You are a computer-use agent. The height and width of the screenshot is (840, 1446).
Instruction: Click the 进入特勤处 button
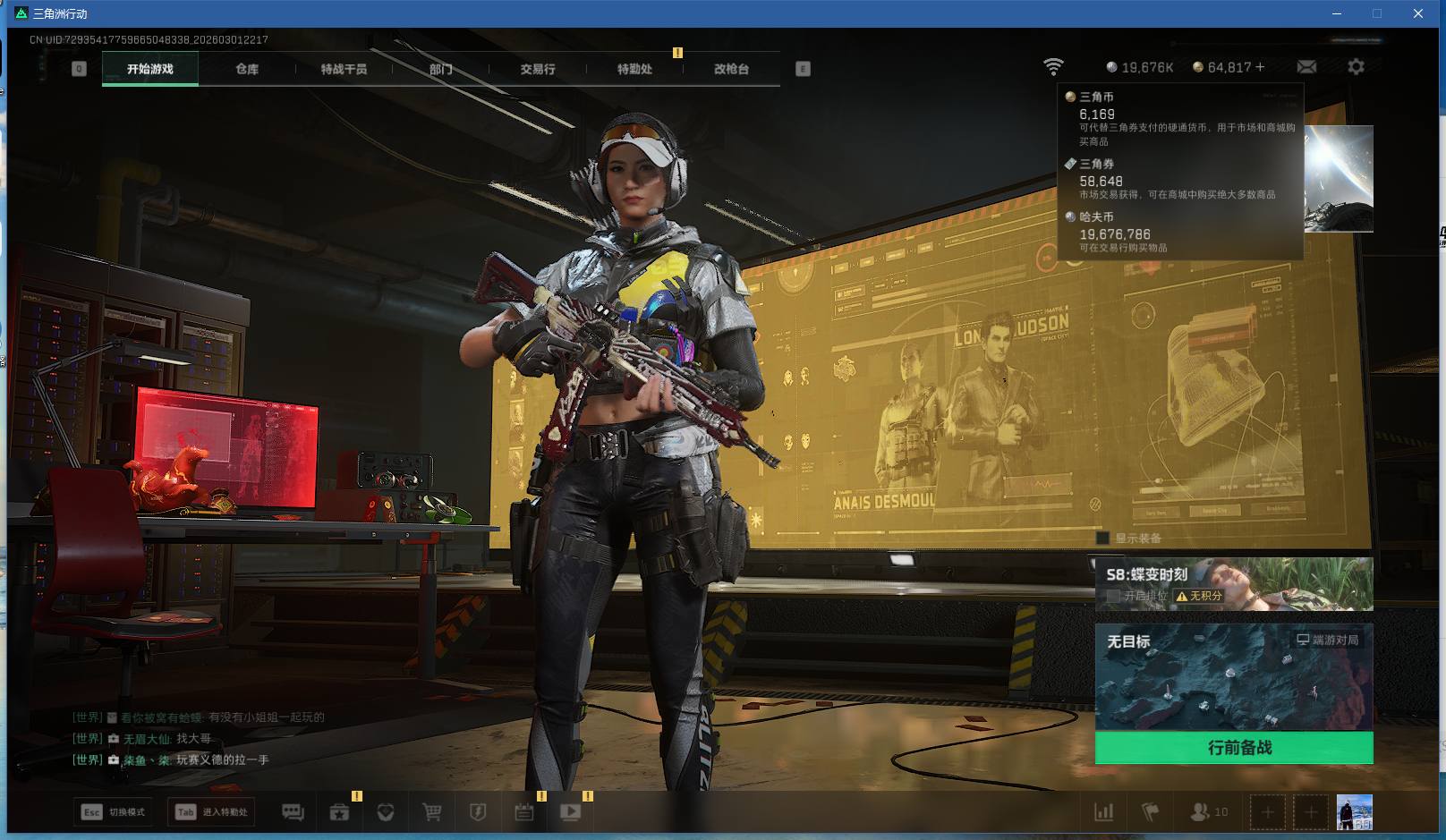tap(212, 812)
